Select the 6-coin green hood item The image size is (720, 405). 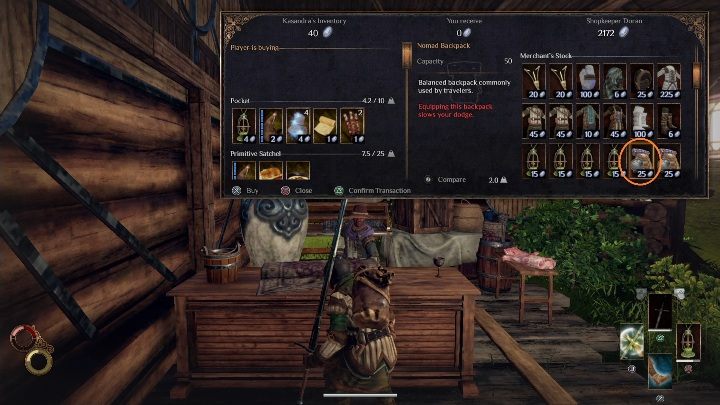pos(614,78)
